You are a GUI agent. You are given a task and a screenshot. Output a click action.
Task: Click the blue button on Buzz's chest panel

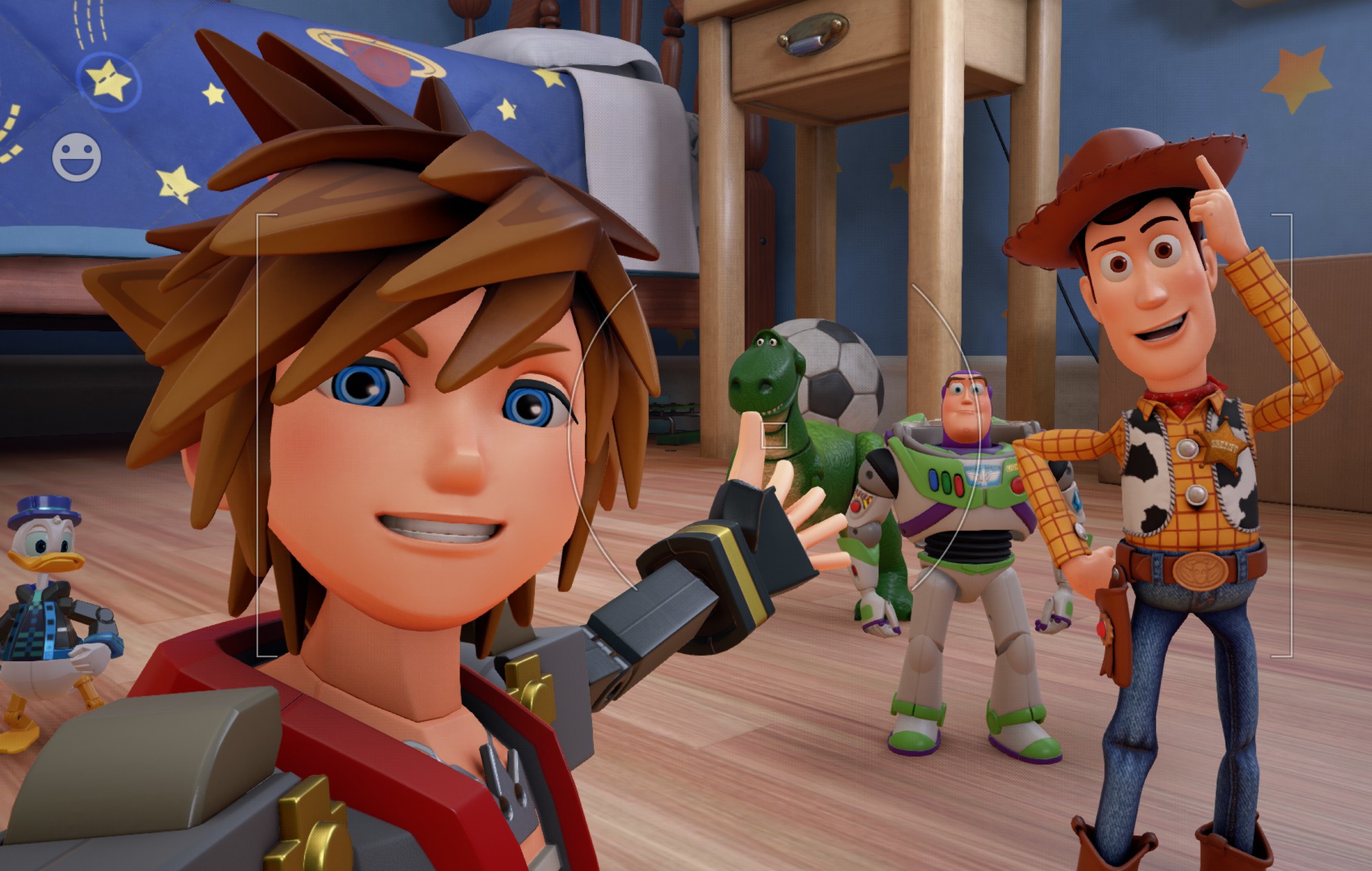[x=934, y=480]
